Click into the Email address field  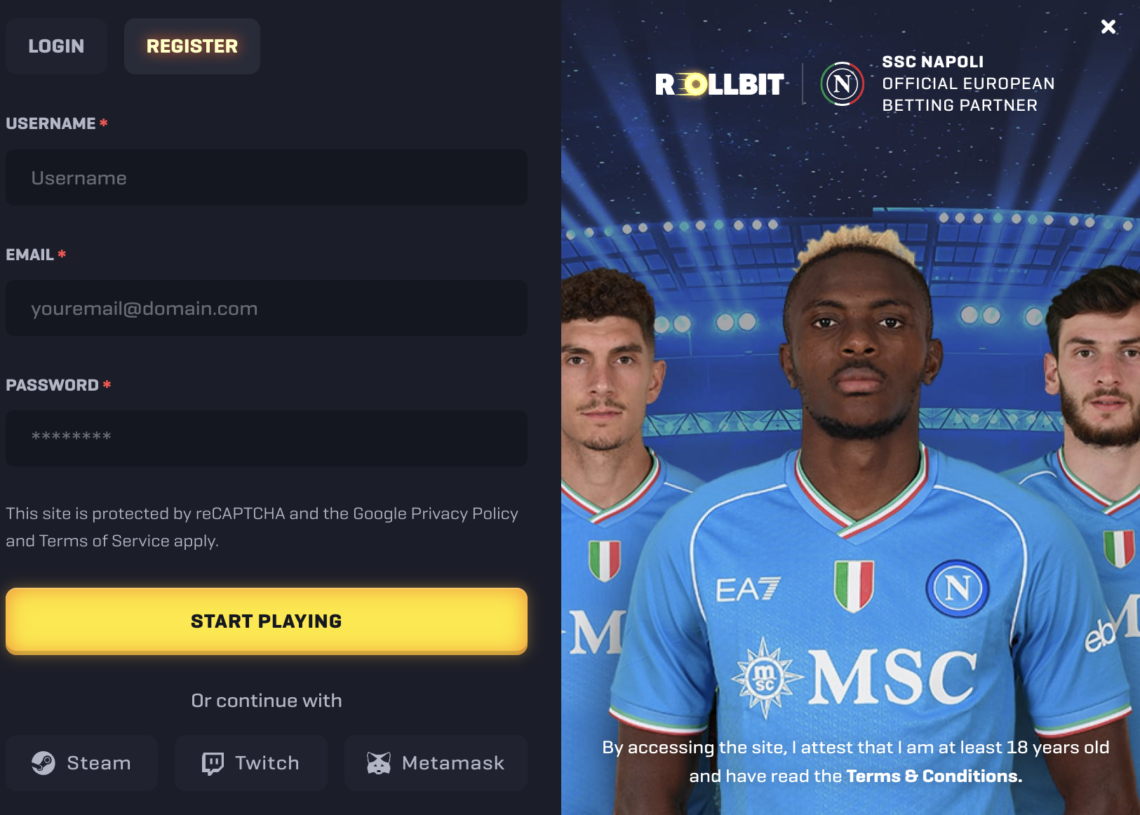point(266,308)
